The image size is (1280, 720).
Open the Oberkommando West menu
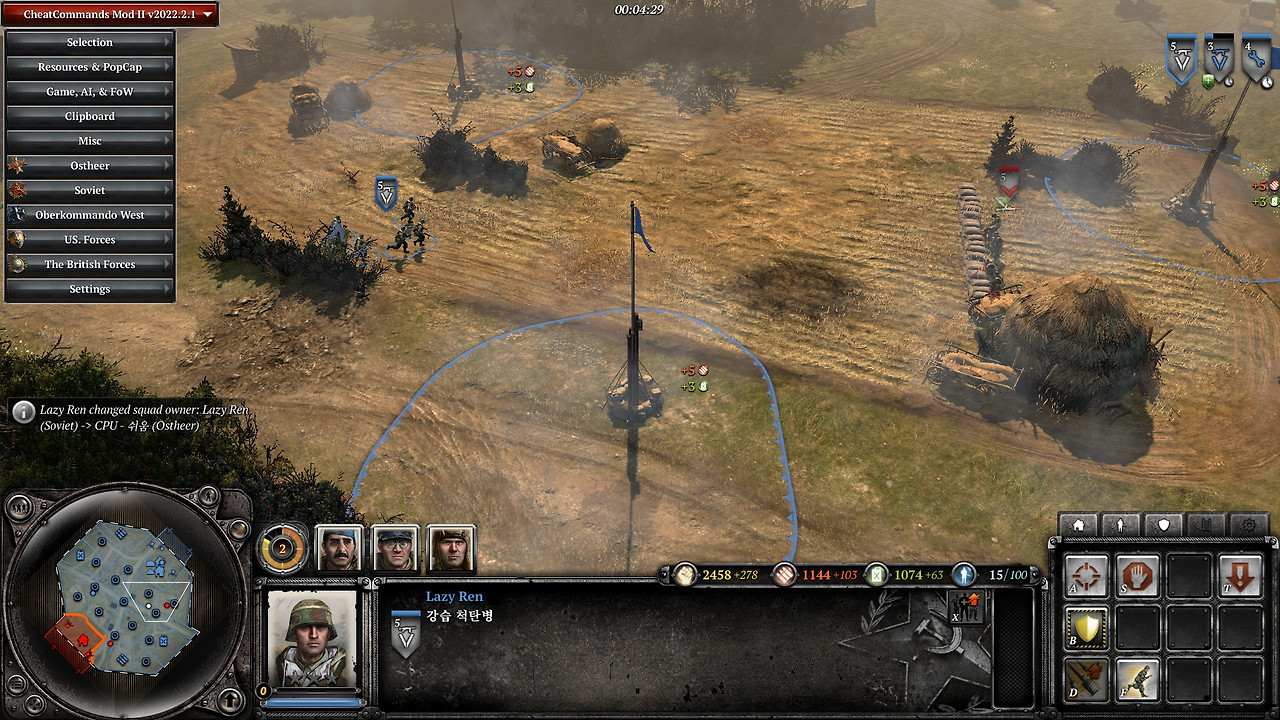[90, 215]
